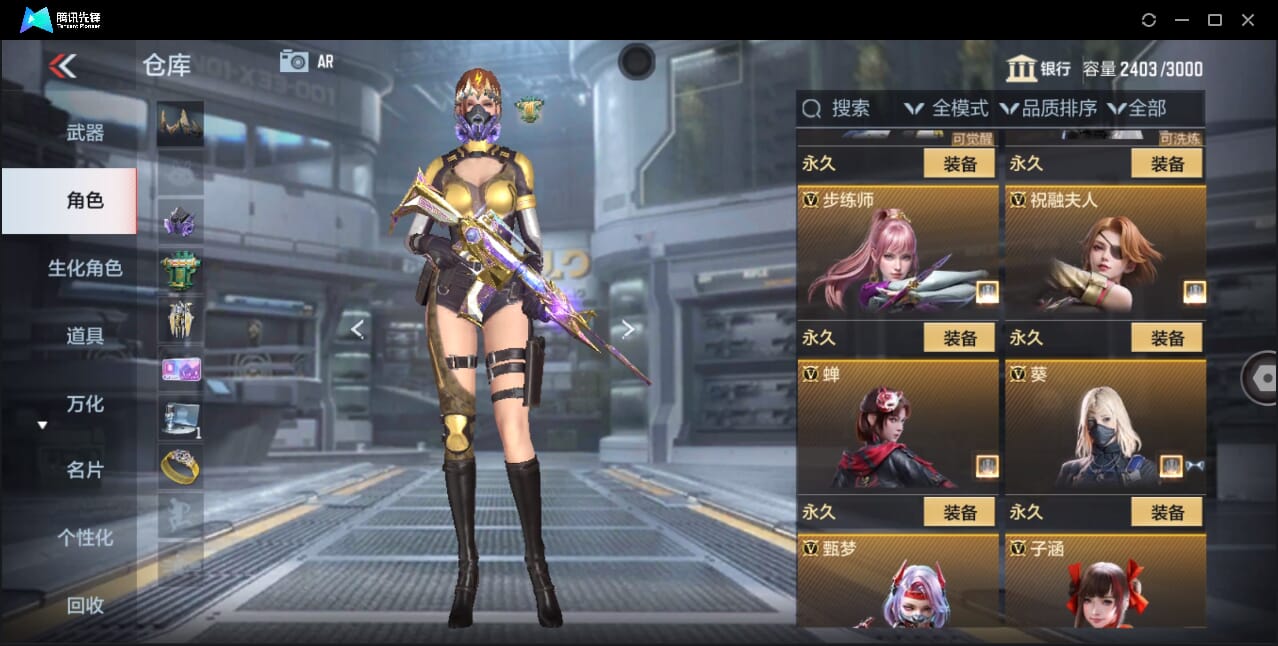Open the 全模式 mode dropdown
The image size is (1278, 646).
[946, 108]
